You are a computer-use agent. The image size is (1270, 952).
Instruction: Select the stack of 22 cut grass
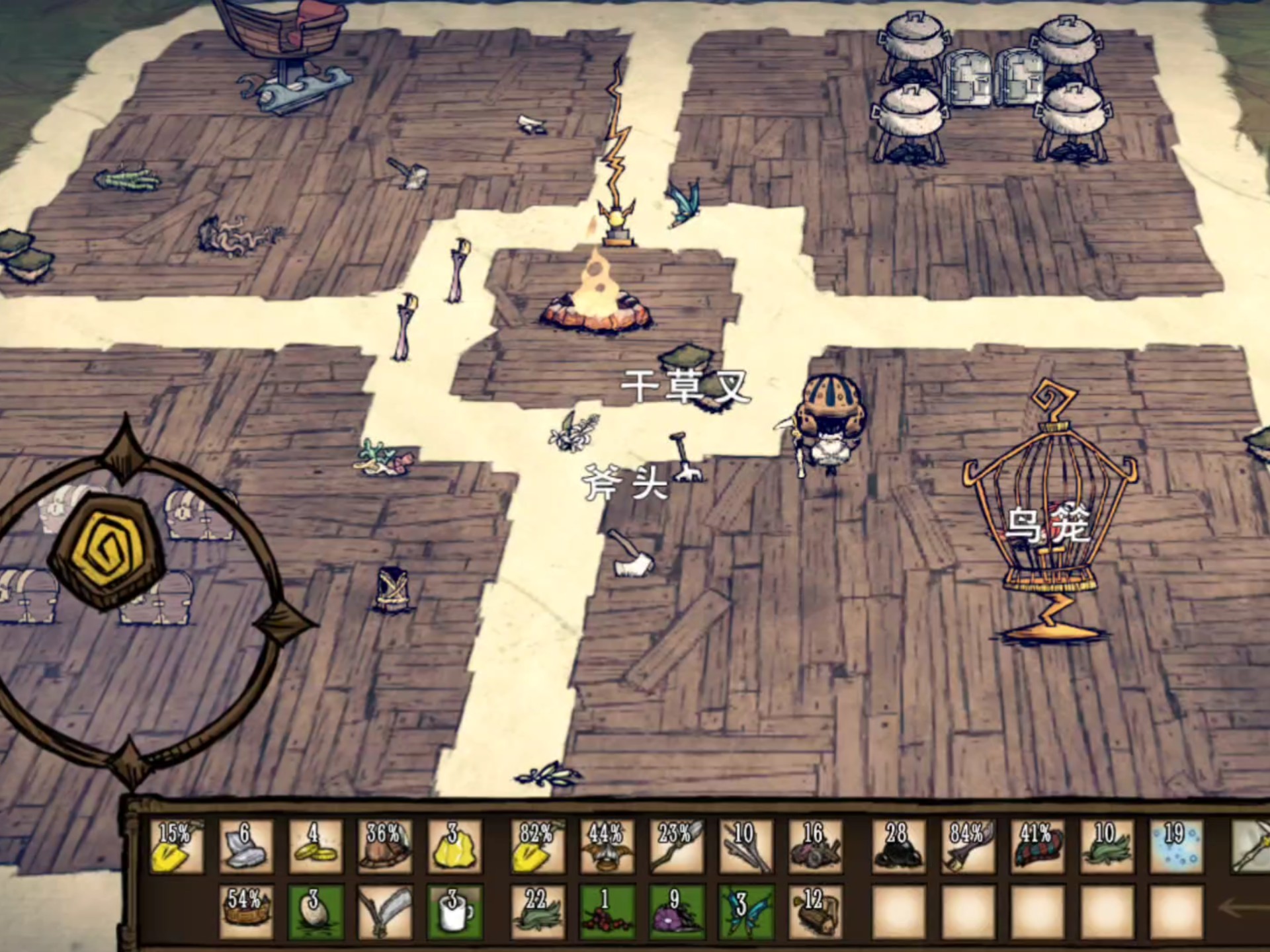538,912
